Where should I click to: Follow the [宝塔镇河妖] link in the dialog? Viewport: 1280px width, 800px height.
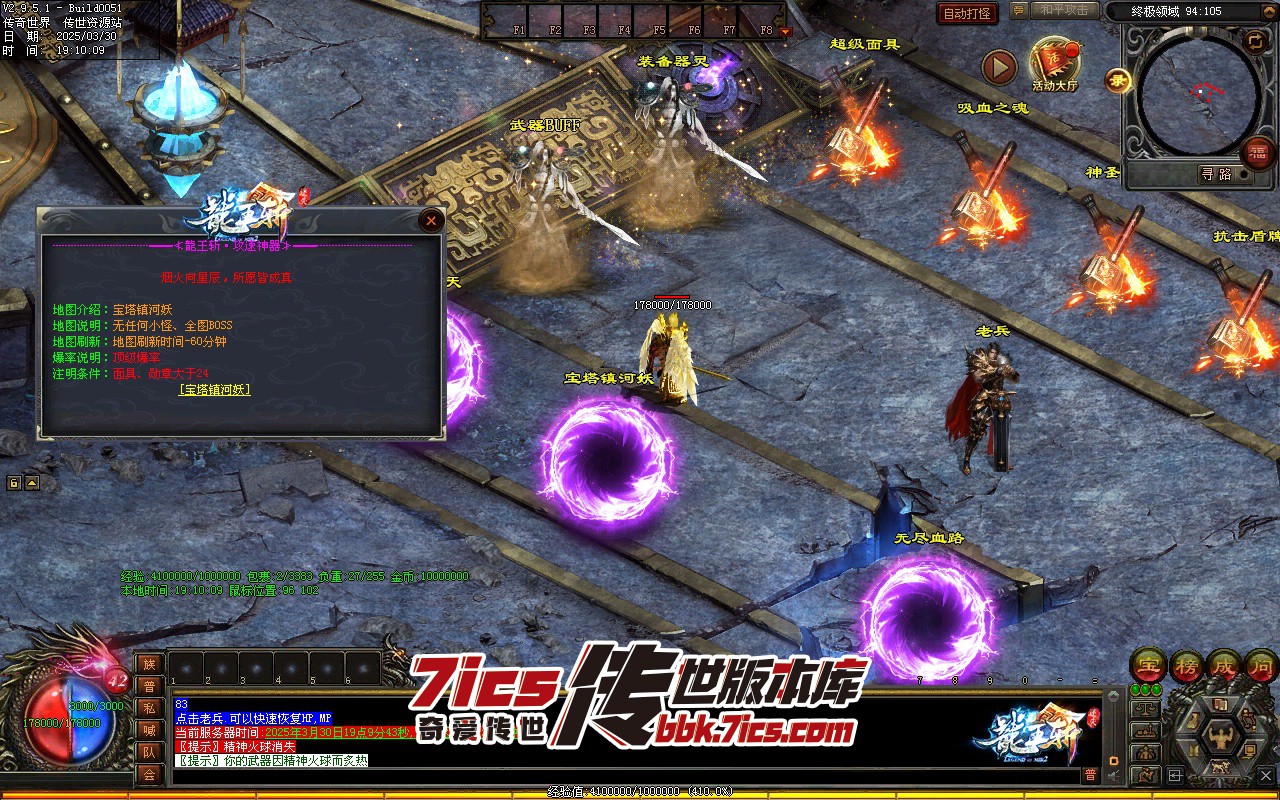point(214,389)
